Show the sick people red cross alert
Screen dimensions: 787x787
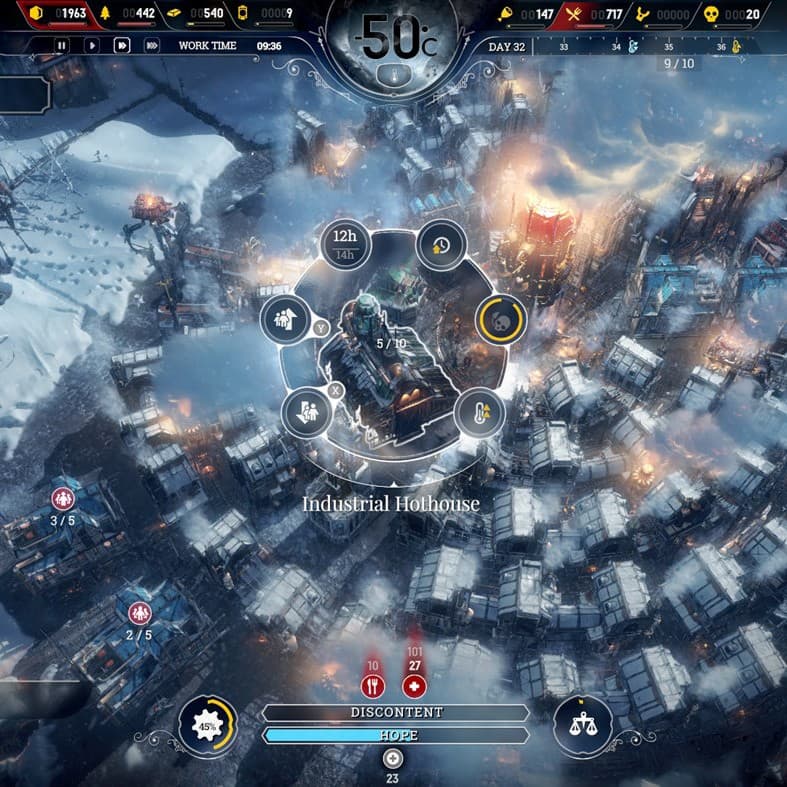(414, 687)
